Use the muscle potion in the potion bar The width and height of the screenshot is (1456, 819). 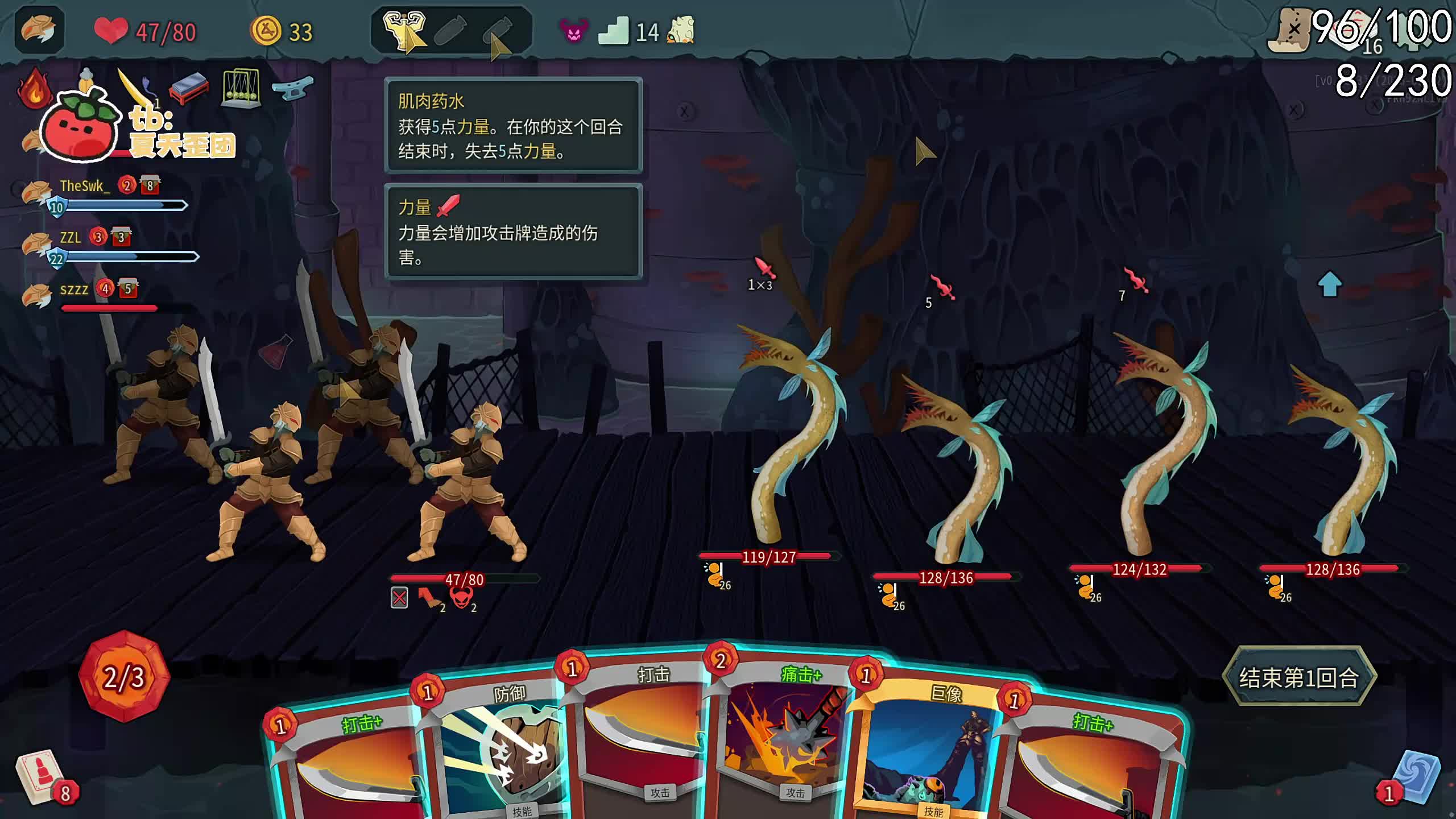click(x=404, y=28)
